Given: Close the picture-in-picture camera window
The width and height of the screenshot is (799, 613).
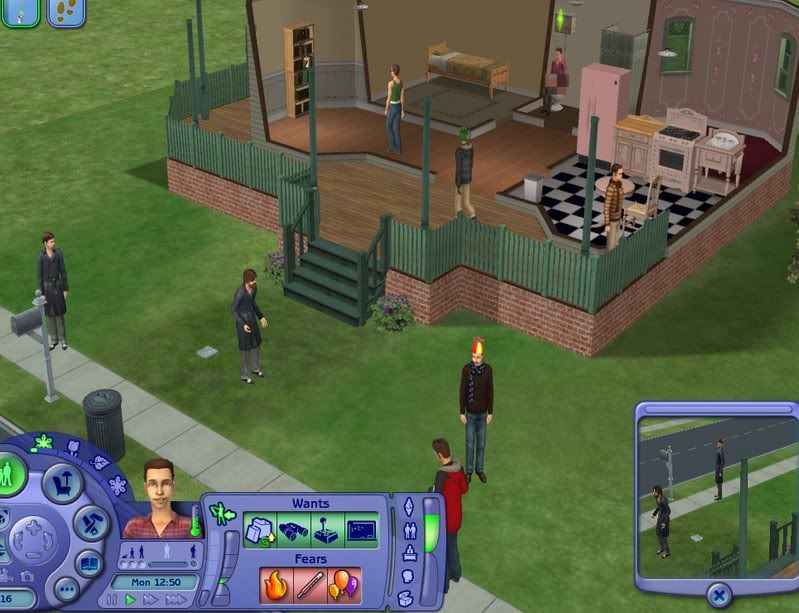Looking at the screenshot, I should click(717, 596).
